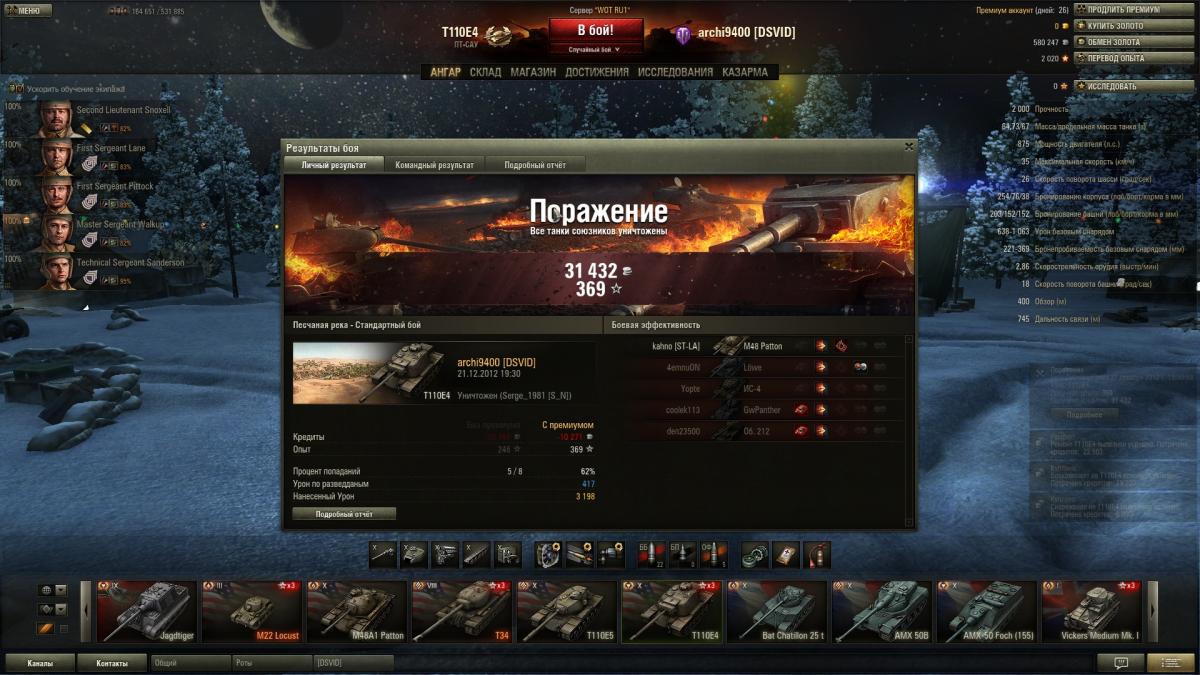Open the Каналы channels list
This screenshot has height=675, width=1200.
(40, 663)
